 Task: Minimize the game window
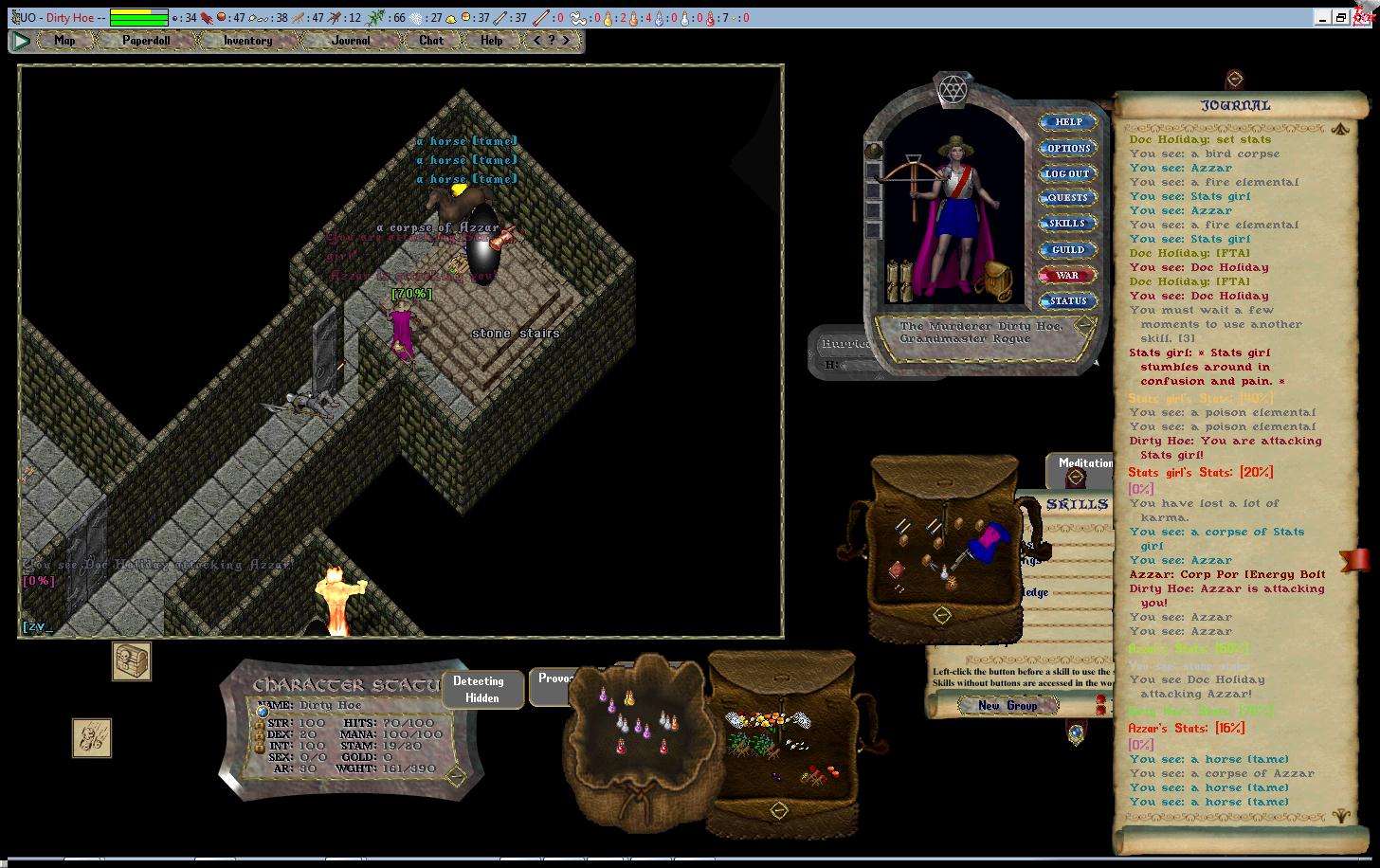coord(1324,17)
